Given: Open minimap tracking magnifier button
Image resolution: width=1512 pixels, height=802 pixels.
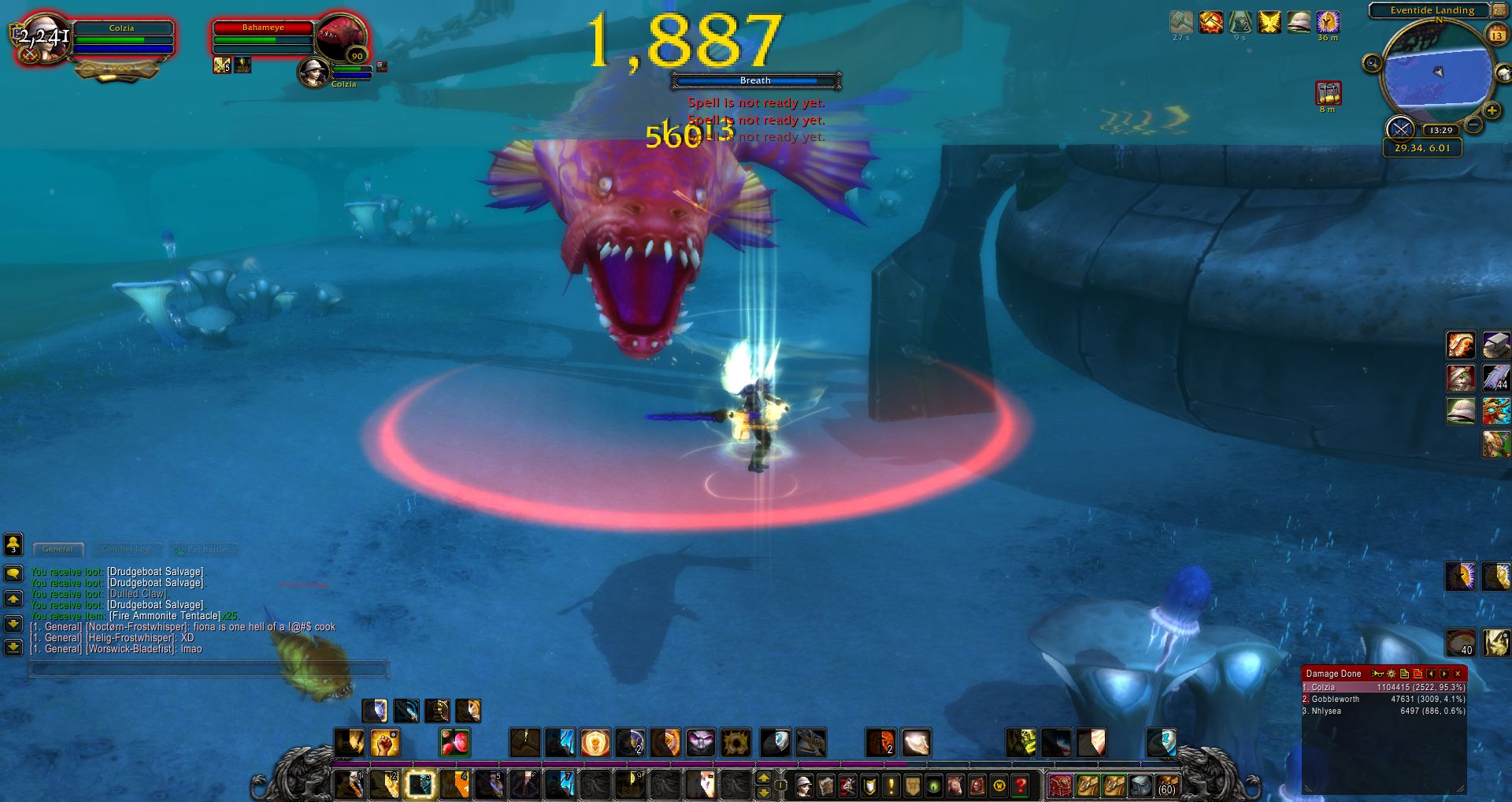Looking at the screenshot, I should point(1372,63).
